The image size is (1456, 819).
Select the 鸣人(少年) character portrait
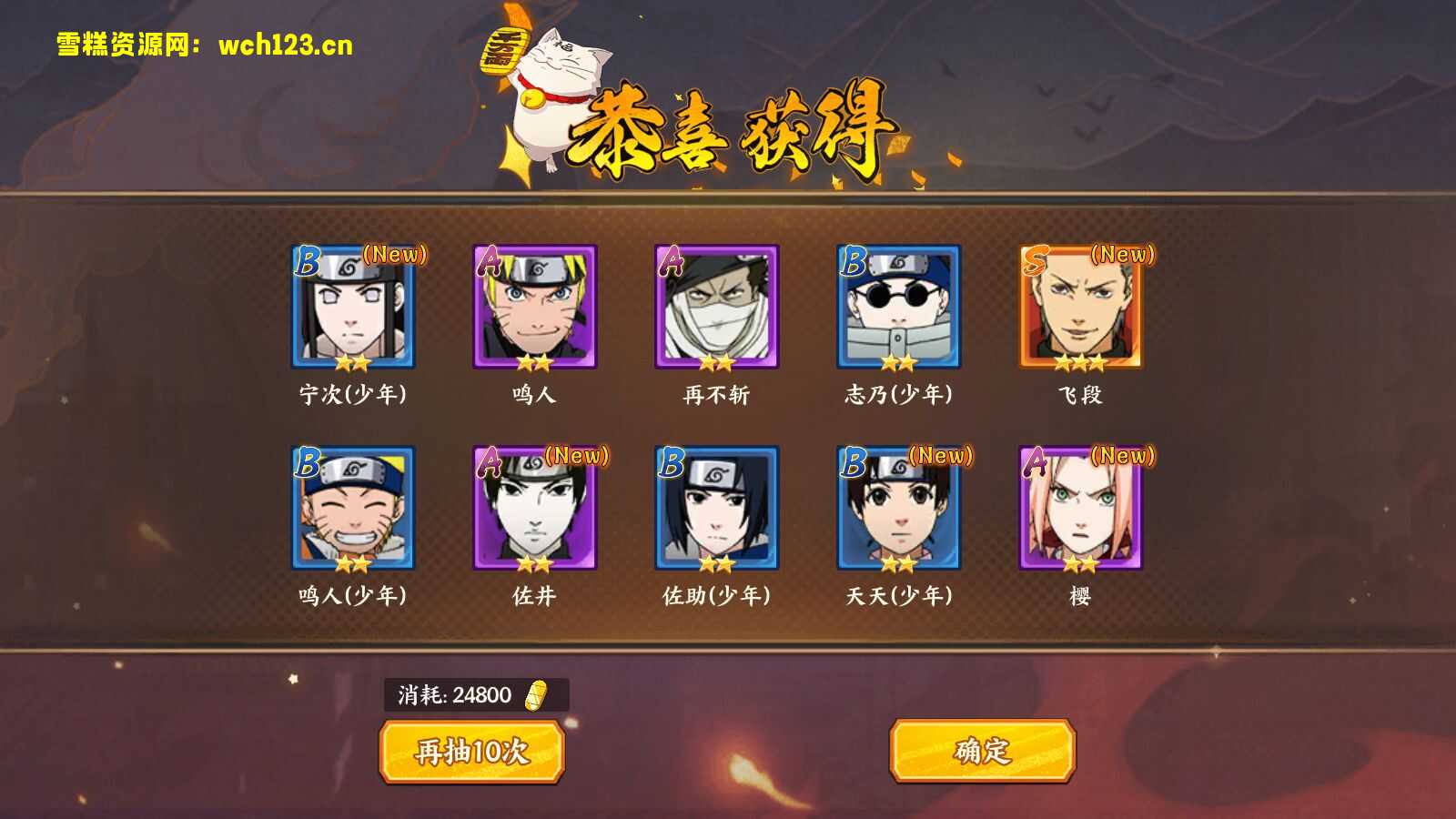coord(352,511)
